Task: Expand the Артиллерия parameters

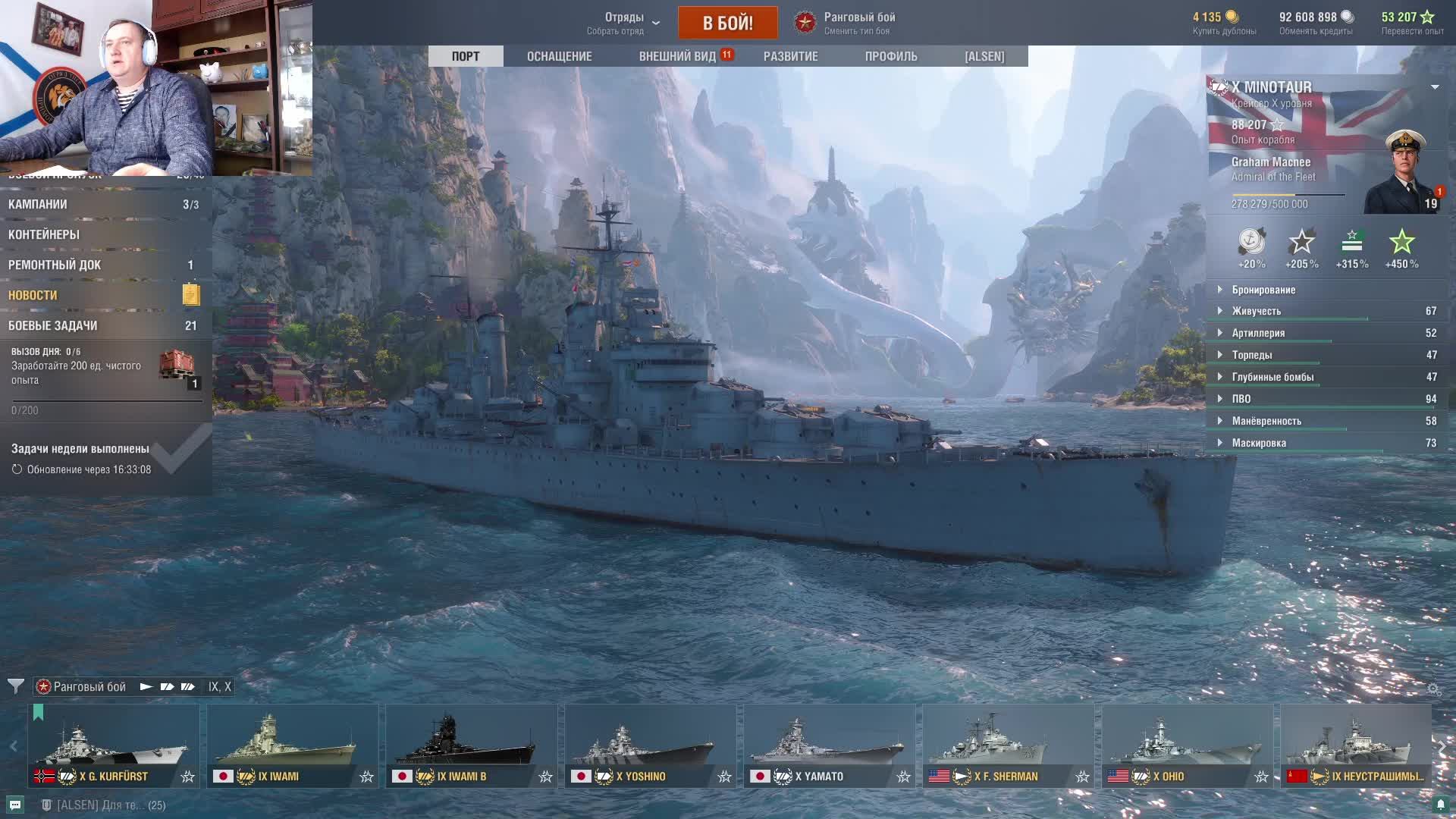Action: tap(1258, 333)
